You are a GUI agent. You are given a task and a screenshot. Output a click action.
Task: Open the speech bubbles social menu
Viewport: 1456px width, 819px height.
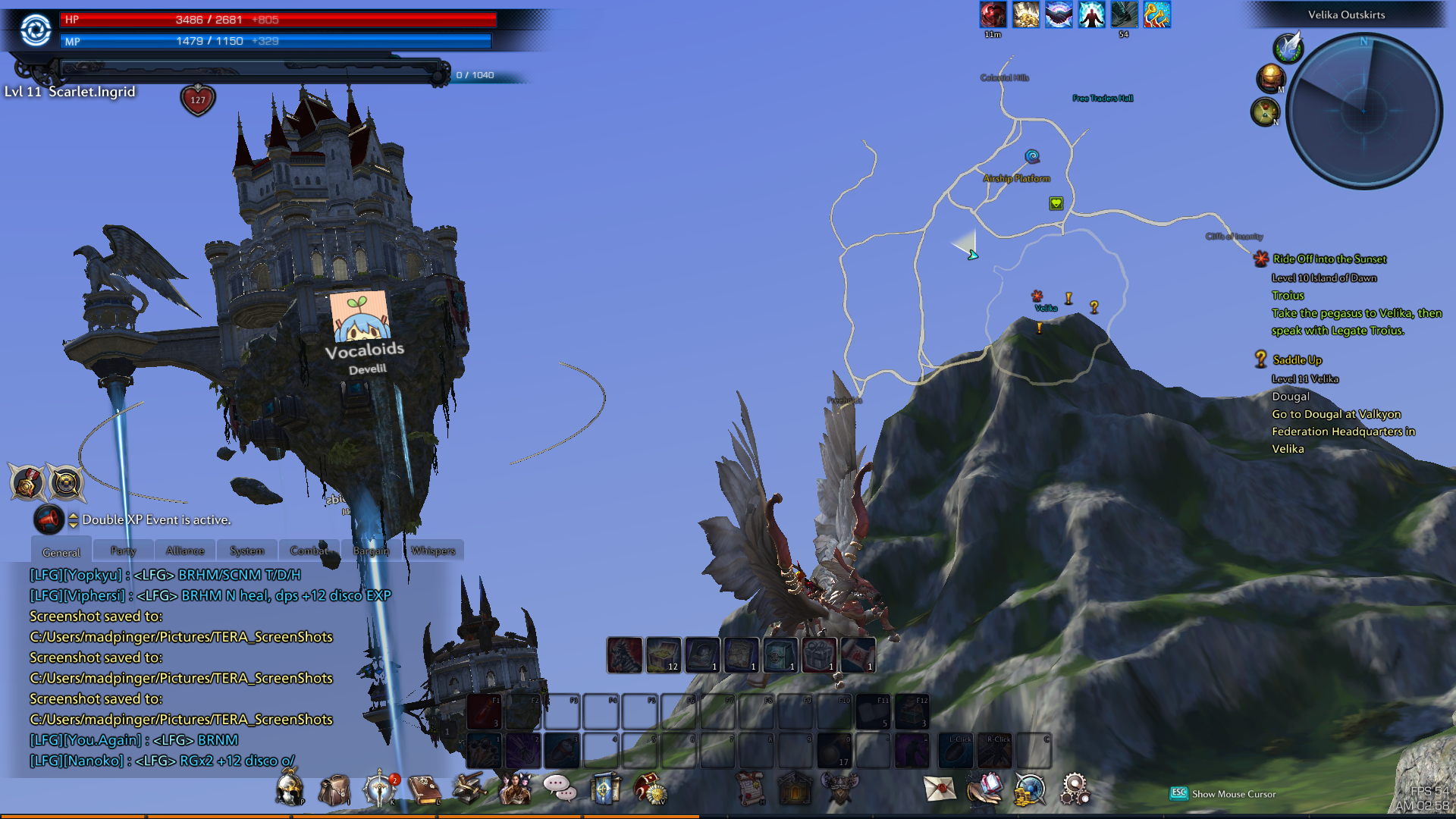coord(560,789)
